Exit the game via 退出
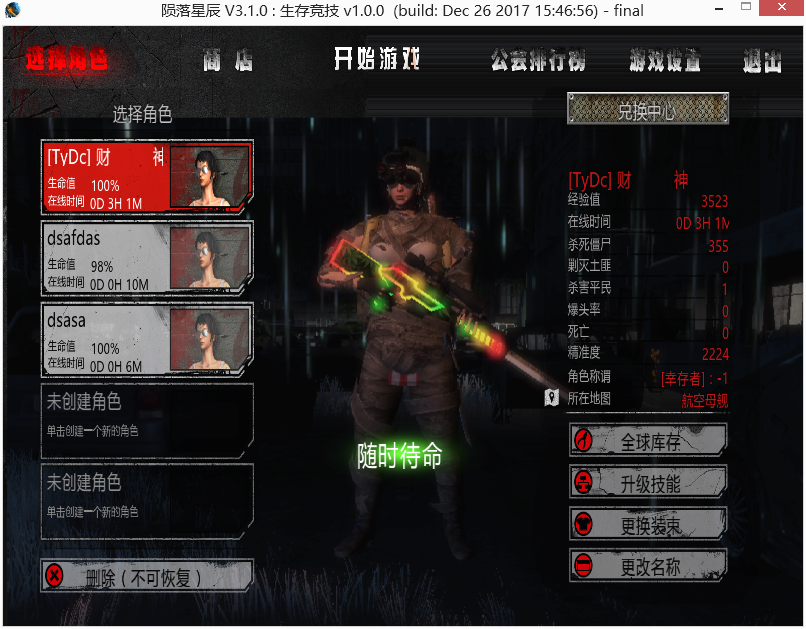Screen dimensions: 806x629 [x=762, y=60]
